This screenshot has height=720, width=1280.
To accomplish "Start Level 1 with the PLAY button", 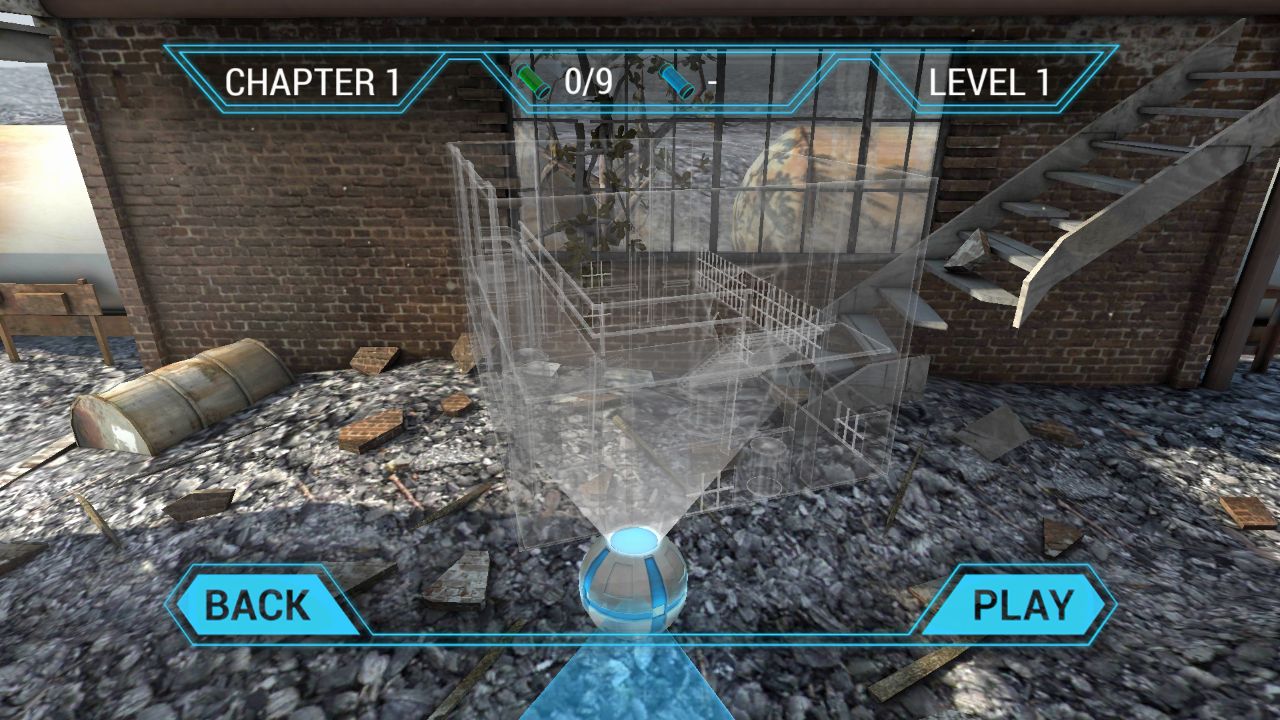I will (1022, 605).
